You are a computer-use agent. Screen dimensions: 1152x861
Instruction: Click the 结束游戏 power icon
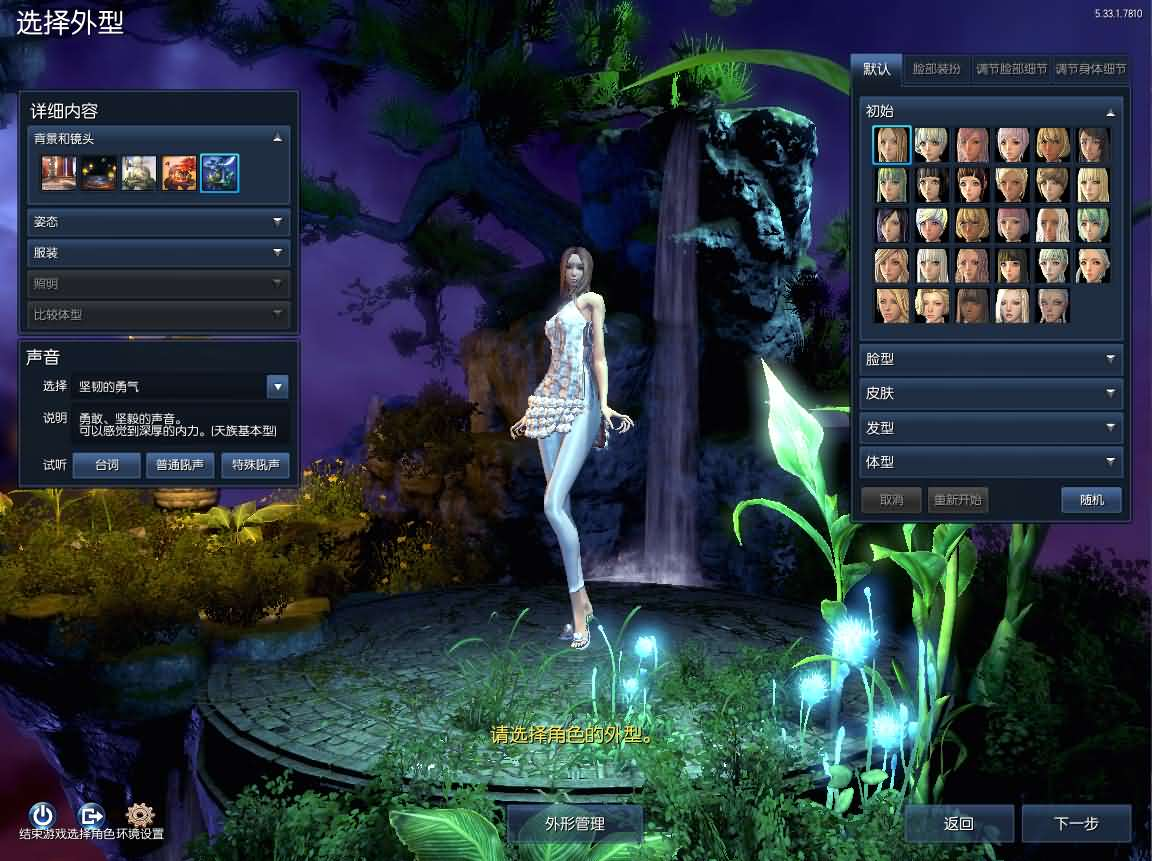pos(42,814)
